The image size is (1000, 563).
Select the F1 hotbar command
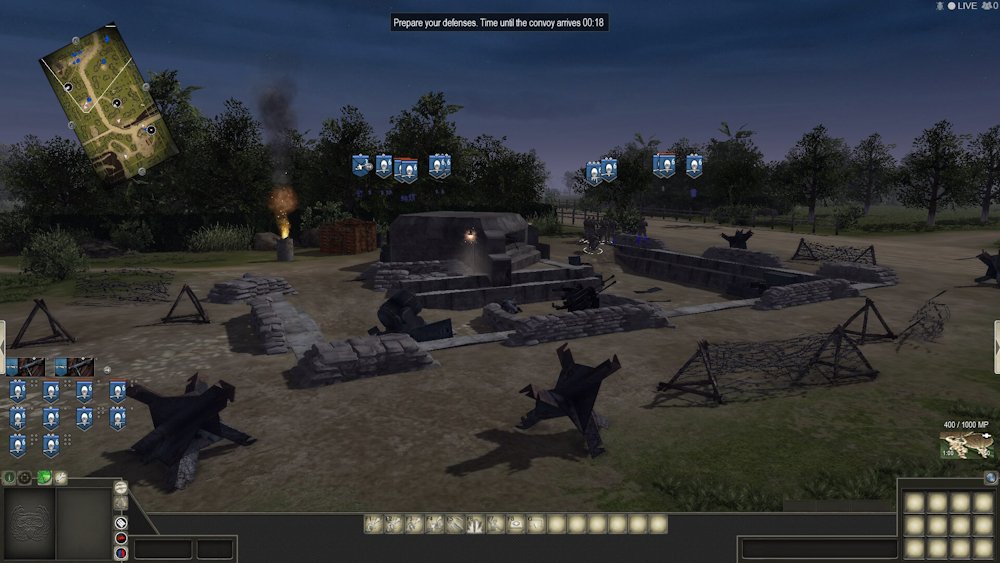[x=373, y=523]
